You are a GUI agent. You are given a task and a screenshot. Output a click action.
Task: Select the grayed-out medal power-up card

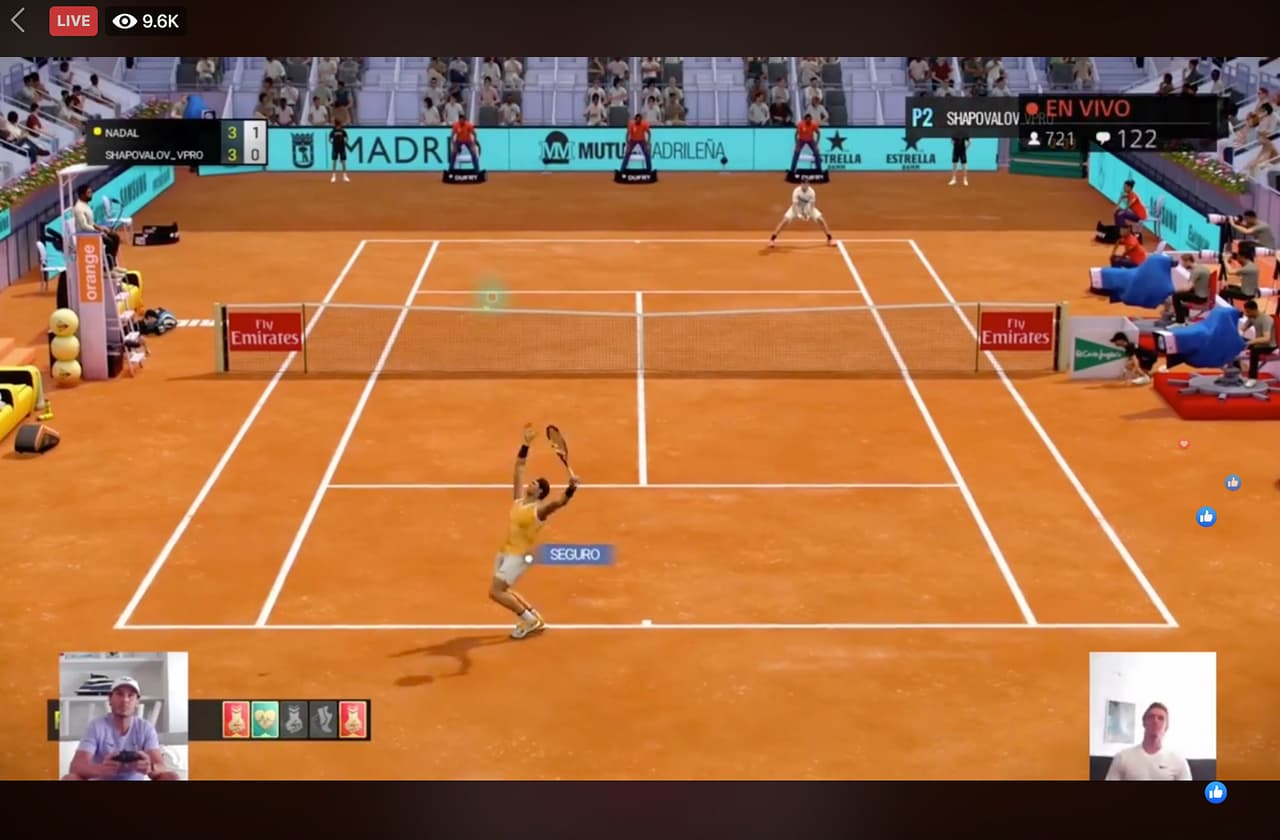click(x=294, y=718)
